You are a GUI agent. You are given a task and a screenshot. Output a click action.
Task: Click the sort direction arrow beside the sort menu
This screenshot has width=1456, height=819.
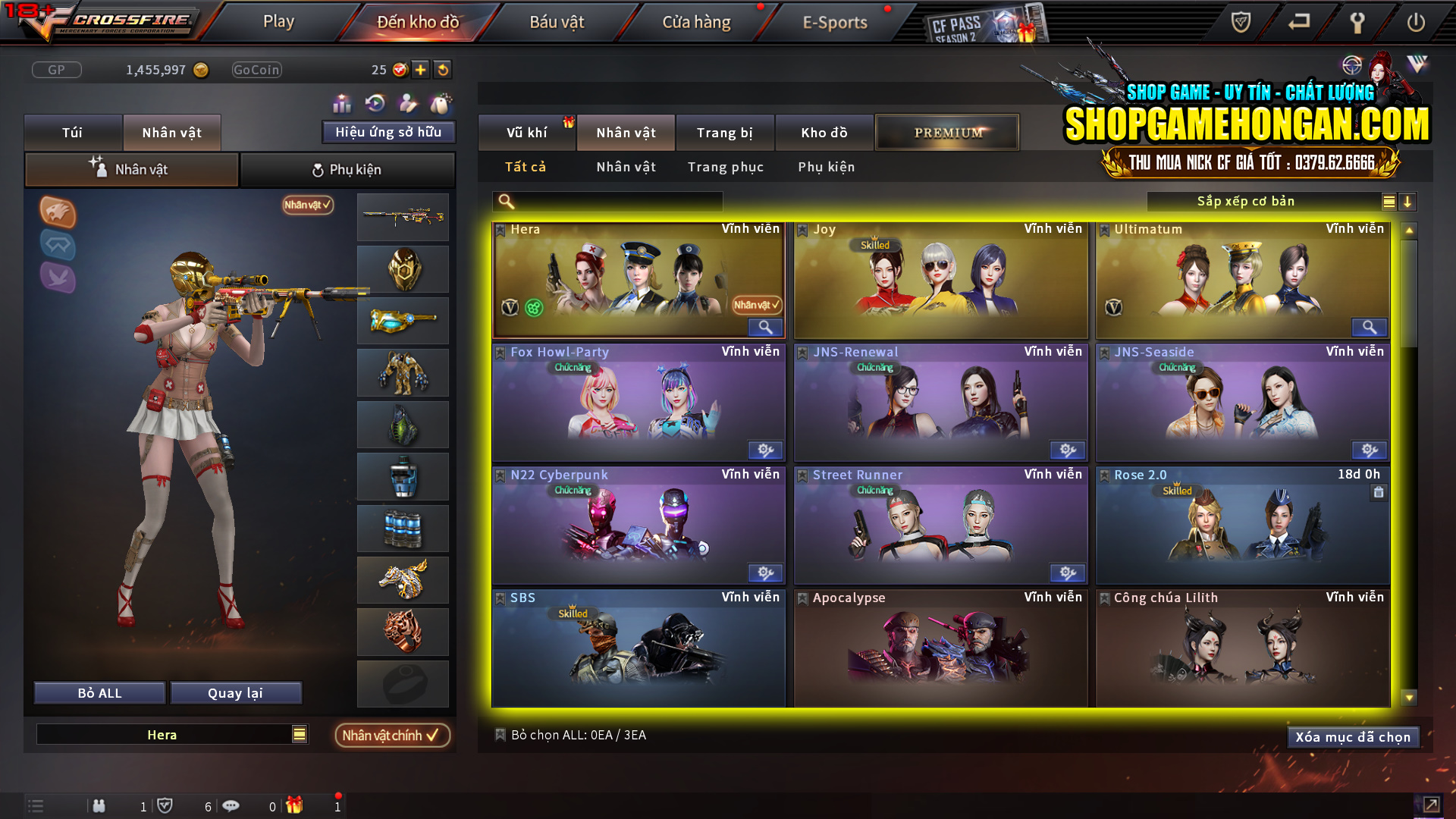1408,202
